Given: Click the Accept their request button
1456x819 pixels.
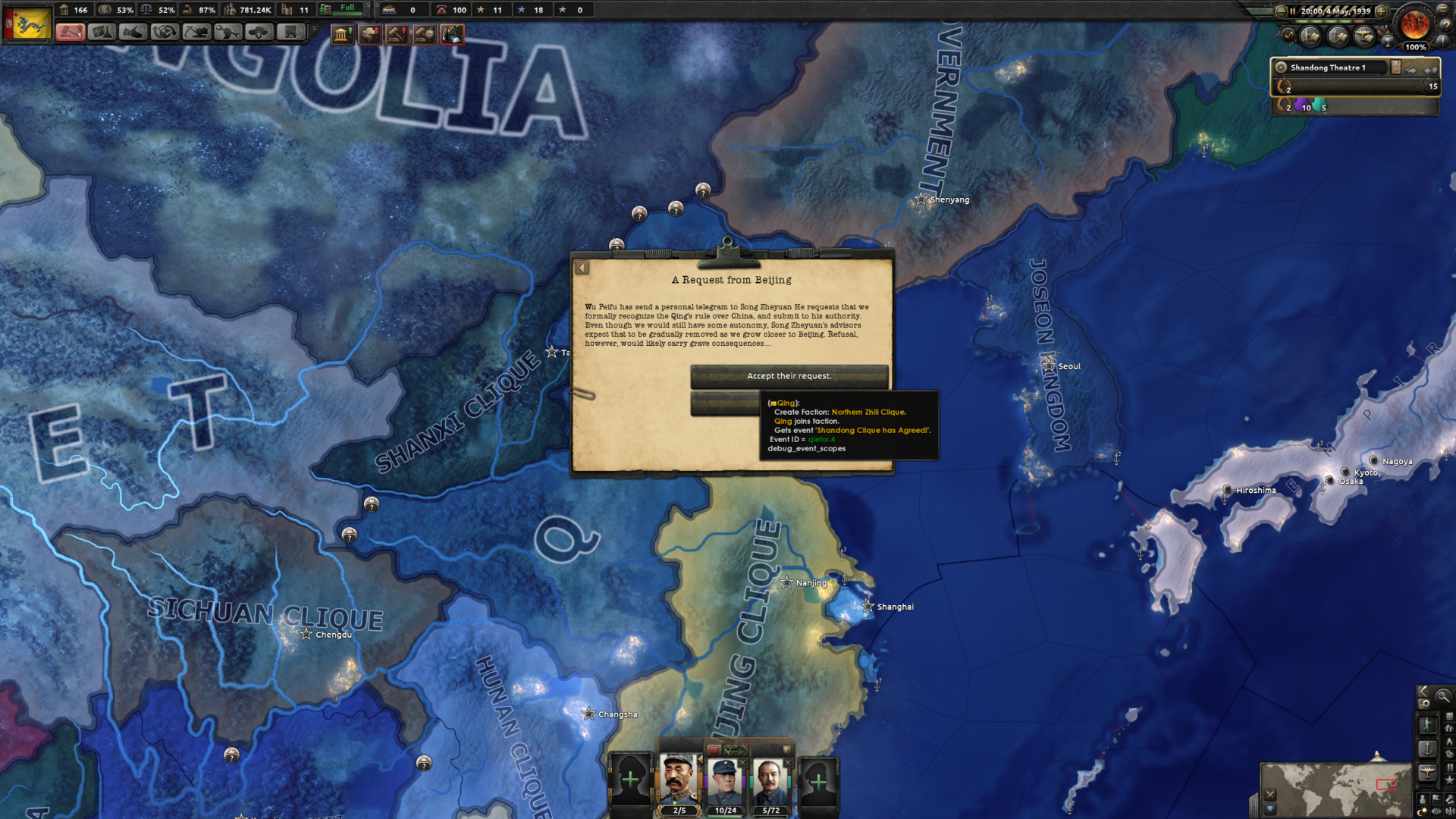Looking at the screenshot, I should (790, 375).
